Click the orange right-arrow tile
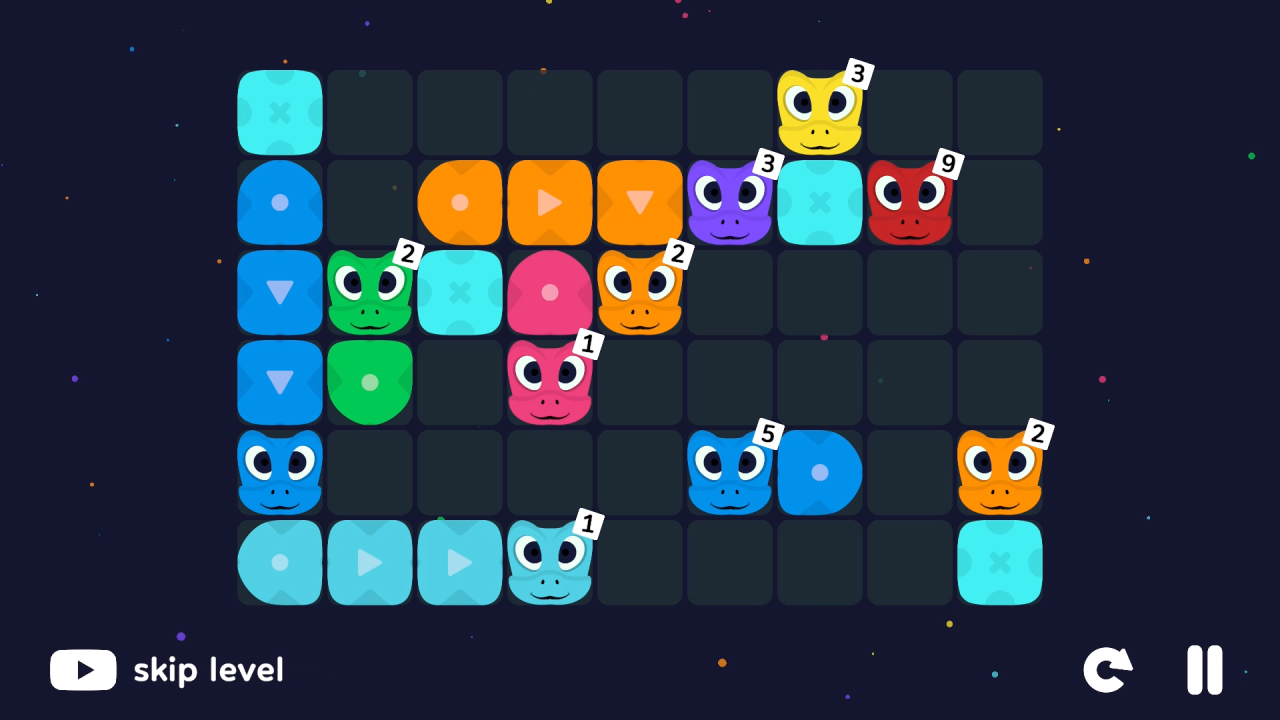This screenshot has height=720, width=1280. [x=550, y=203]
